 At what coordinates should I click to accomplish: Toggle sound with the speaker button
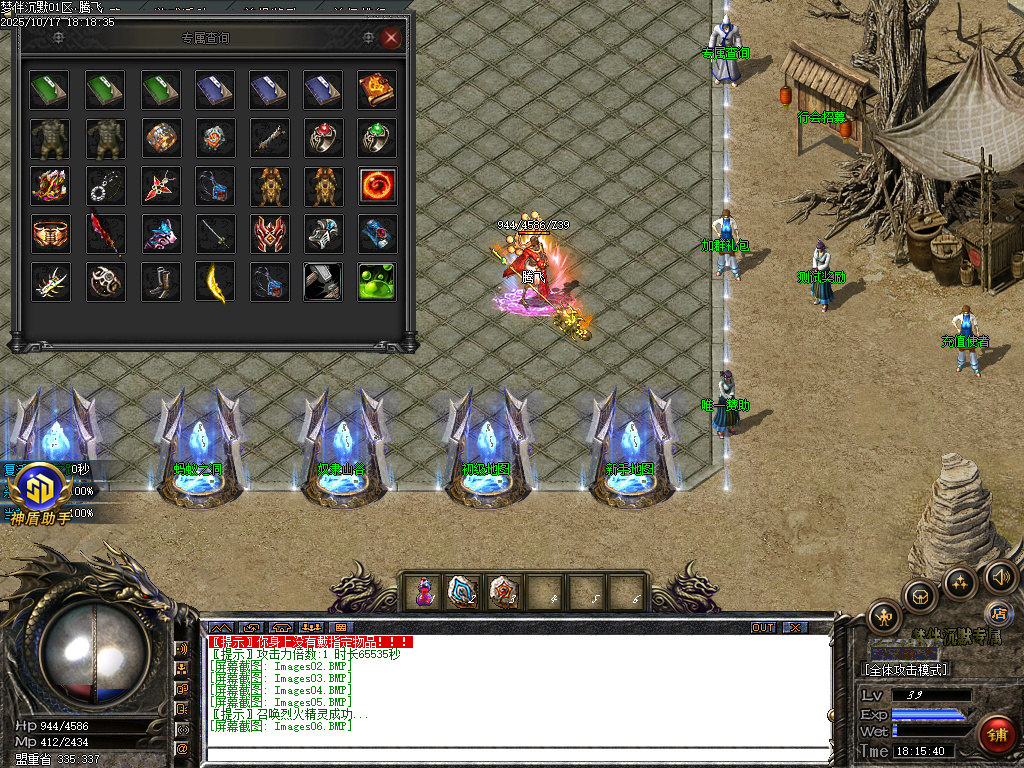(x=1000, y=576)
